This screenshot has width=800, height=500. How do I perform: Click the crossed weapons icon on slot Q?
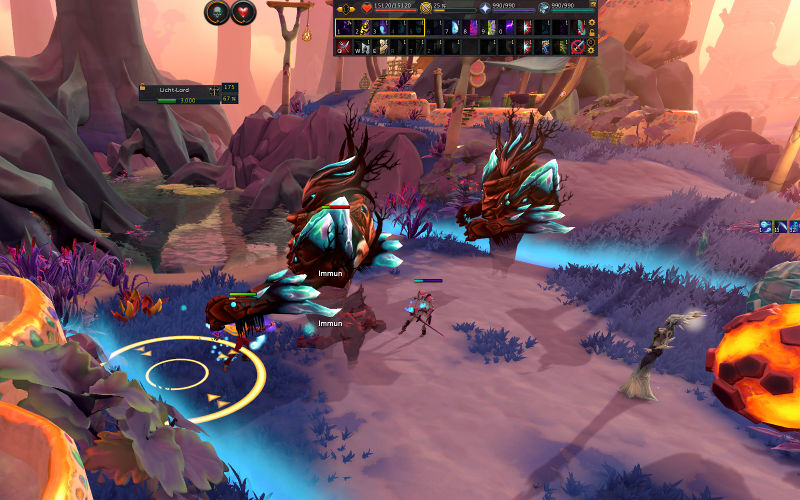pyautogui.click(x=343, y=47)
